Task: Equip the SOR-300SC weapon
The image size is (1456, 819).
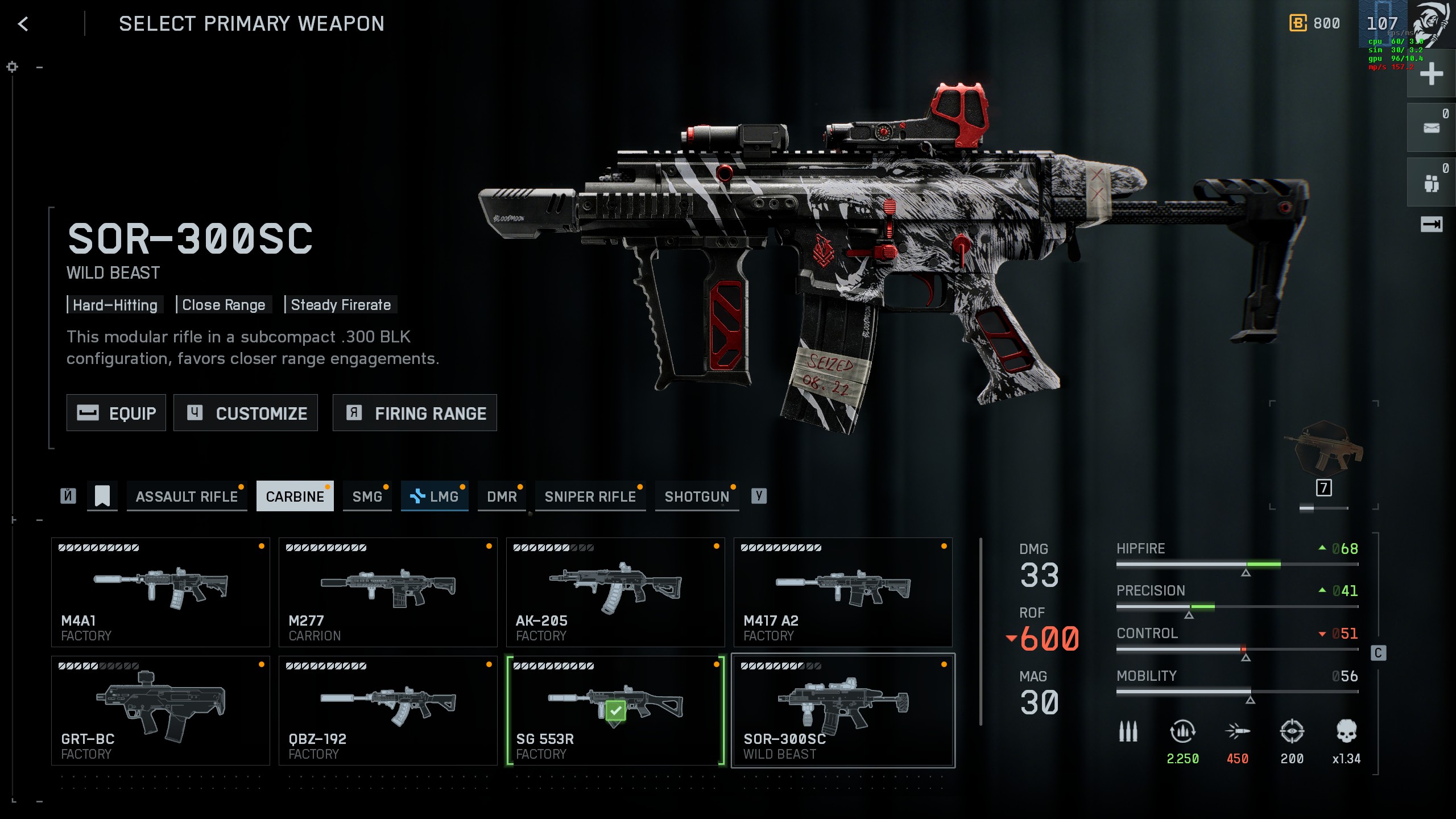Action: (x=116, y=413)
